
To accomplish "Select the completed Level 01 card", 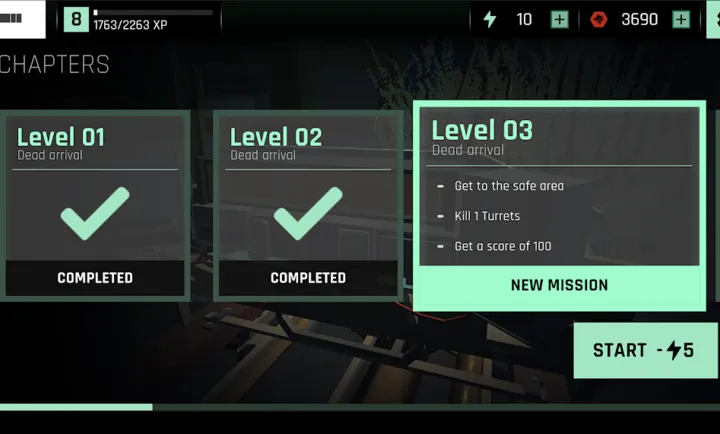I will coord(95,205).
